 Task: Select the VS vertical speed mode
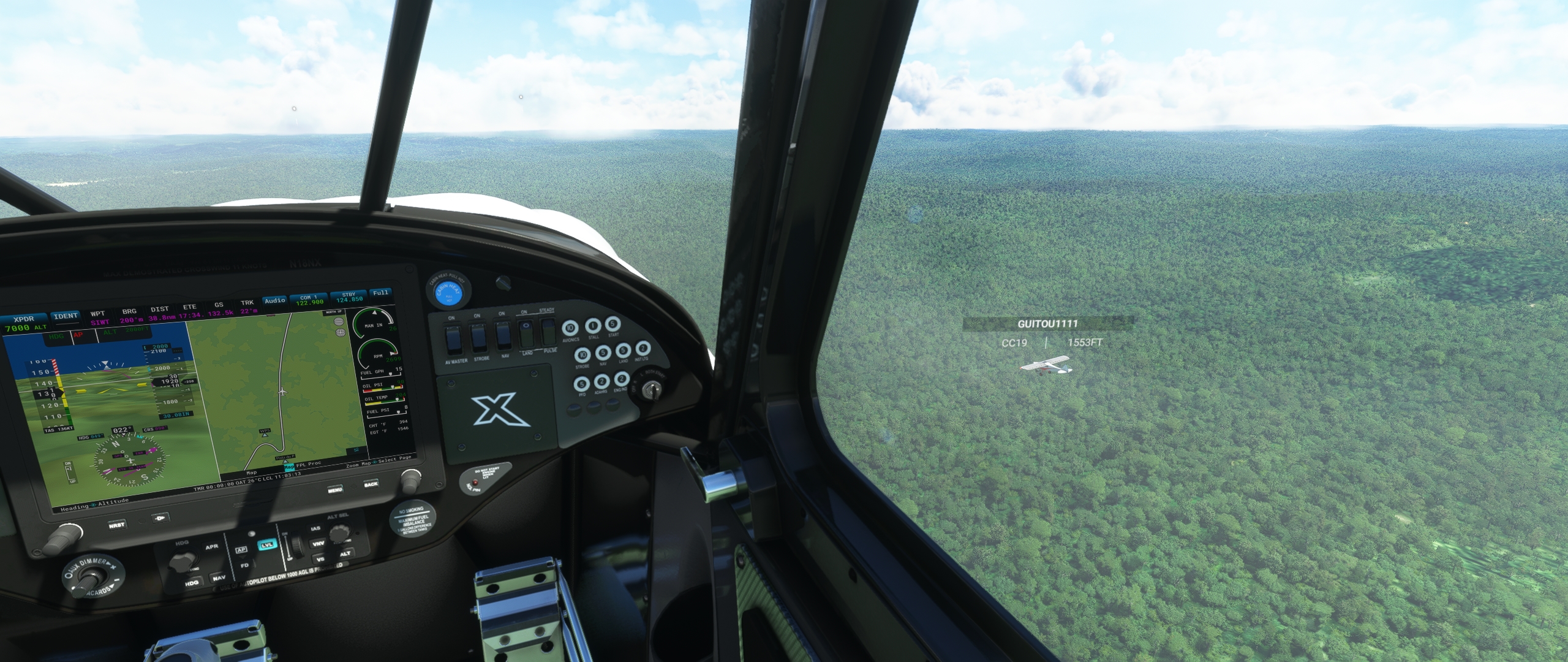point(320,560)
